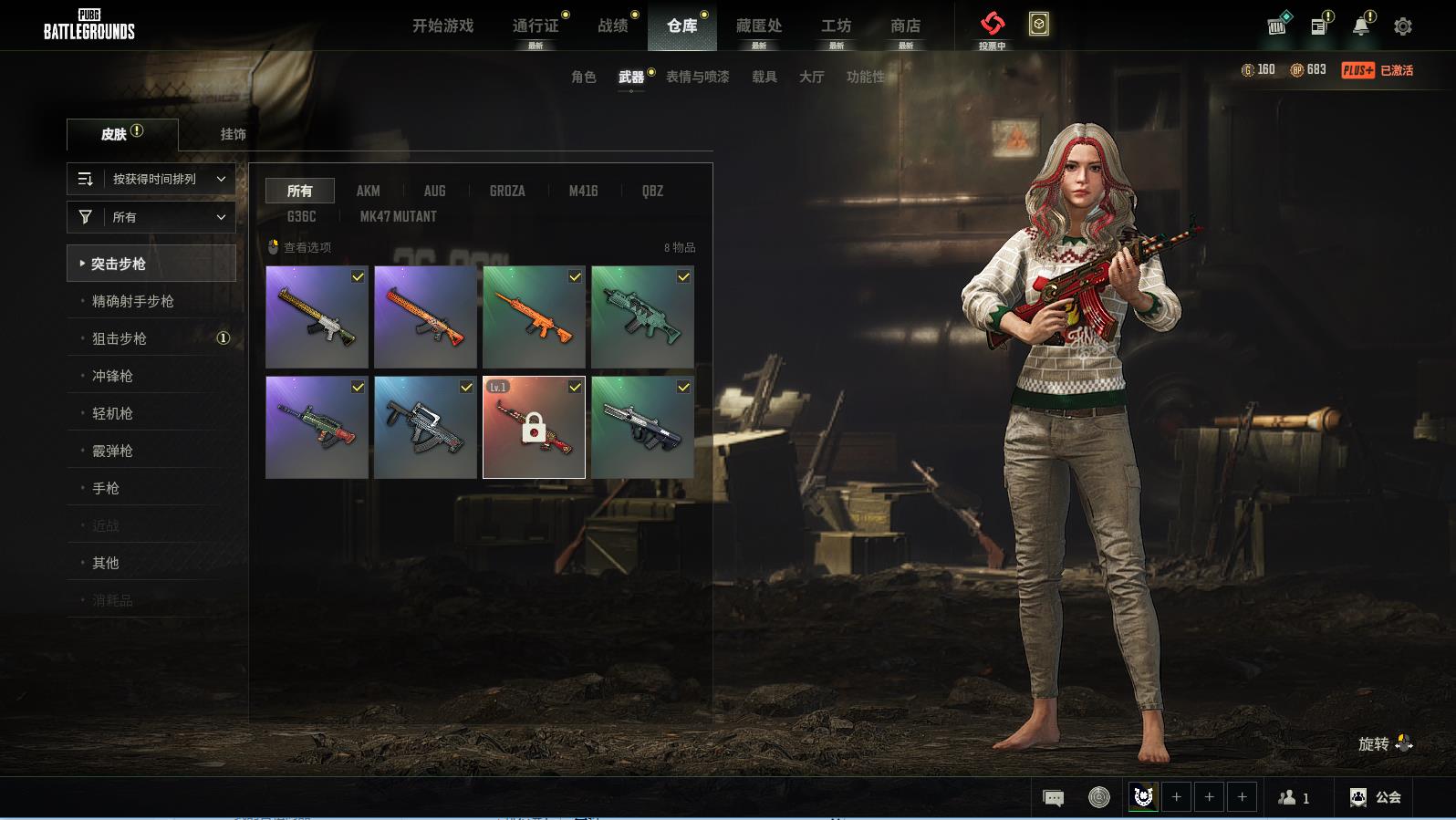The width and height of the screenshot is (1456, 820).
Task: Open the 所有 filter dropdown with funnel icon
Action: tap(151, 217)
